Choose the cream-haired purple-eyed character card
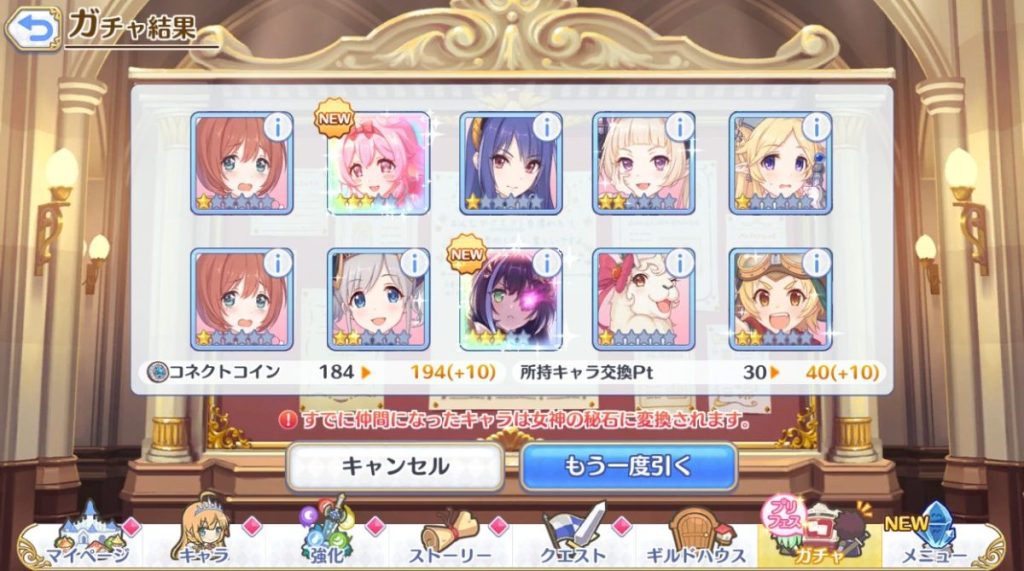The image size is (1024, 571). 644,163
